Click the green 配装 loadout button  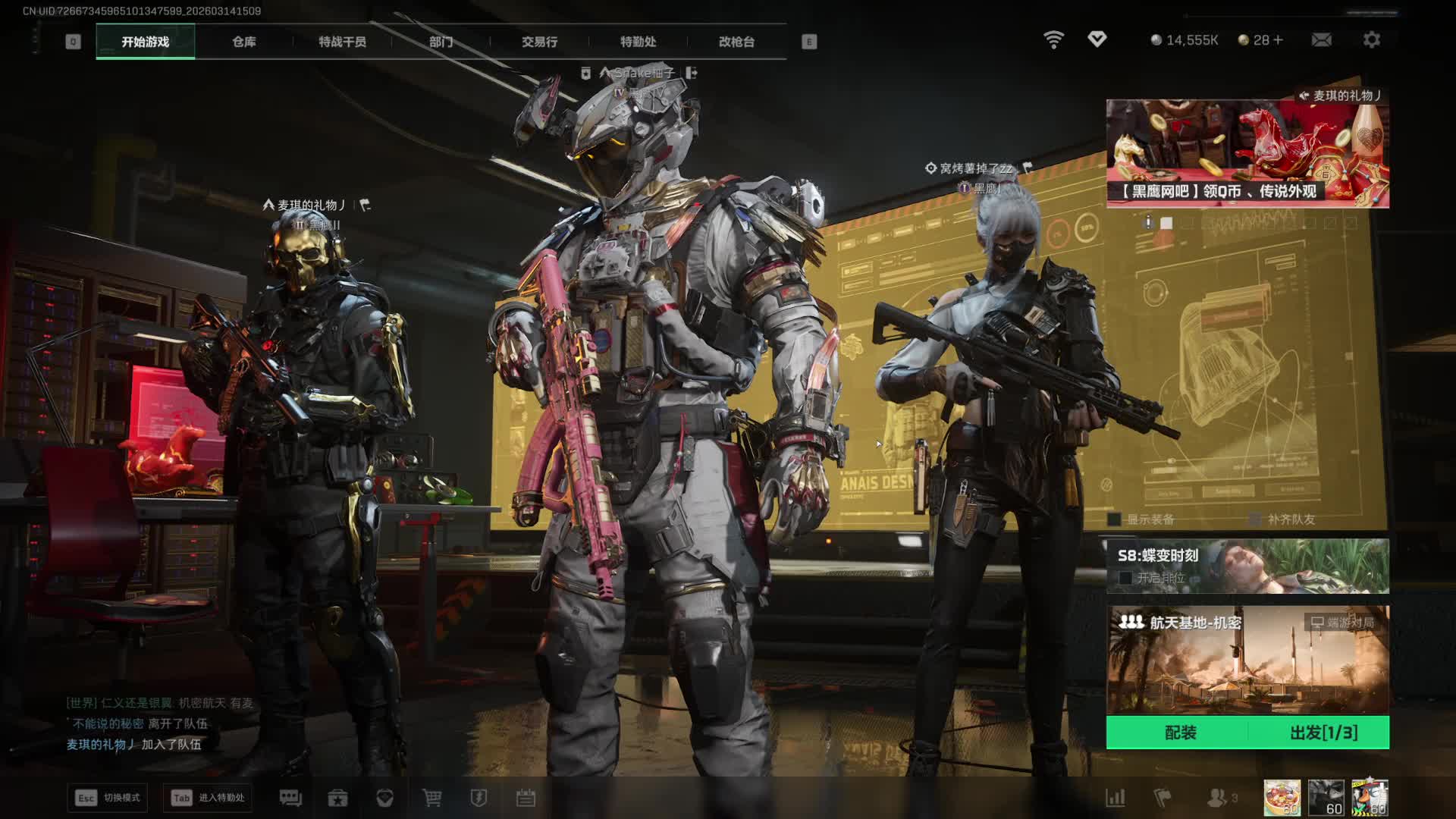pyautogui.click(x=1180, y=733)
